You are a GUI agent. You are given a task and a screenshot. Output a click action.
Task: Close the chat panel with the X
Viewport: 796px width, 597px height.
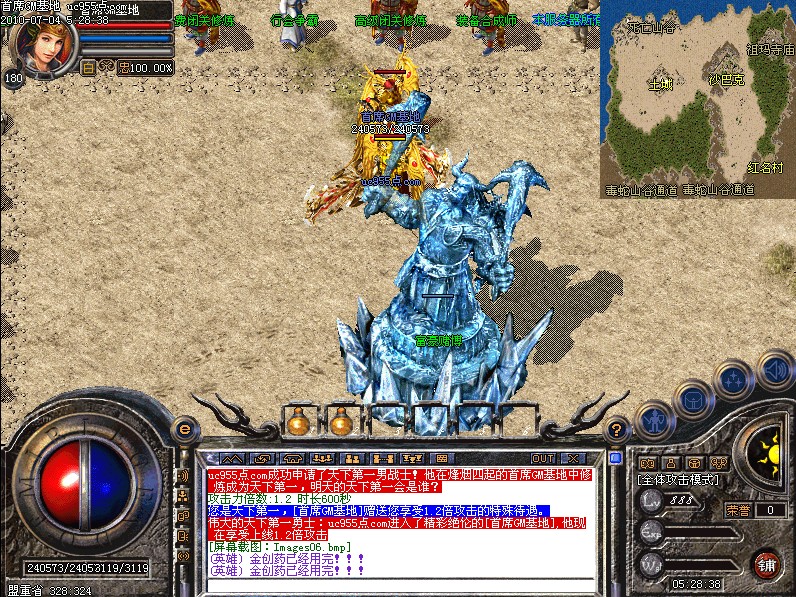(574, 458)
